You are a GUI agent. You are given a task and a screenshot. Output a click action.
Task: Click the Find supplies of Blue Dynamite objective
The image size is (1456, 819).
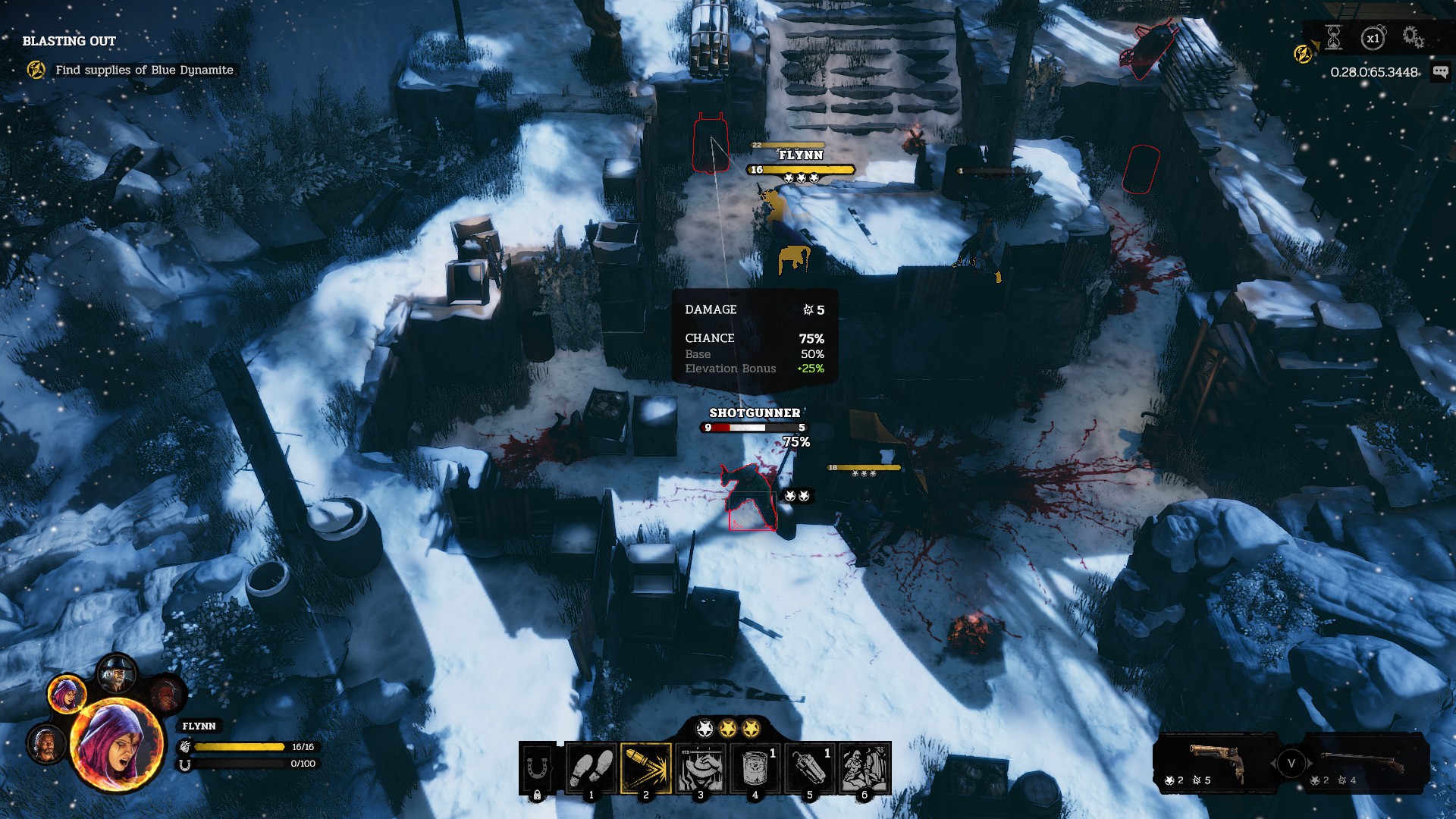(144, 70)
